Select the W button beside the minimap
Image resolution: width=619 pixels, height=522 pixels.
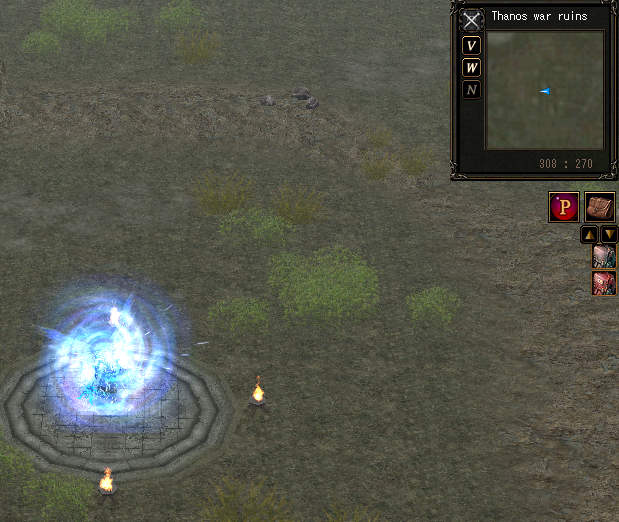coord(472,68)
